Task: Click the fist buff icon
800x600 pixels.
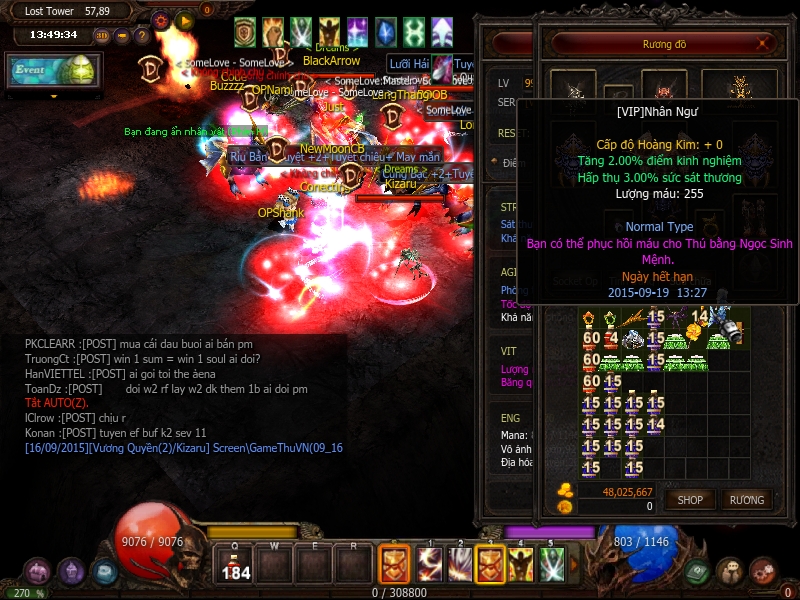Action: (273, 31)
